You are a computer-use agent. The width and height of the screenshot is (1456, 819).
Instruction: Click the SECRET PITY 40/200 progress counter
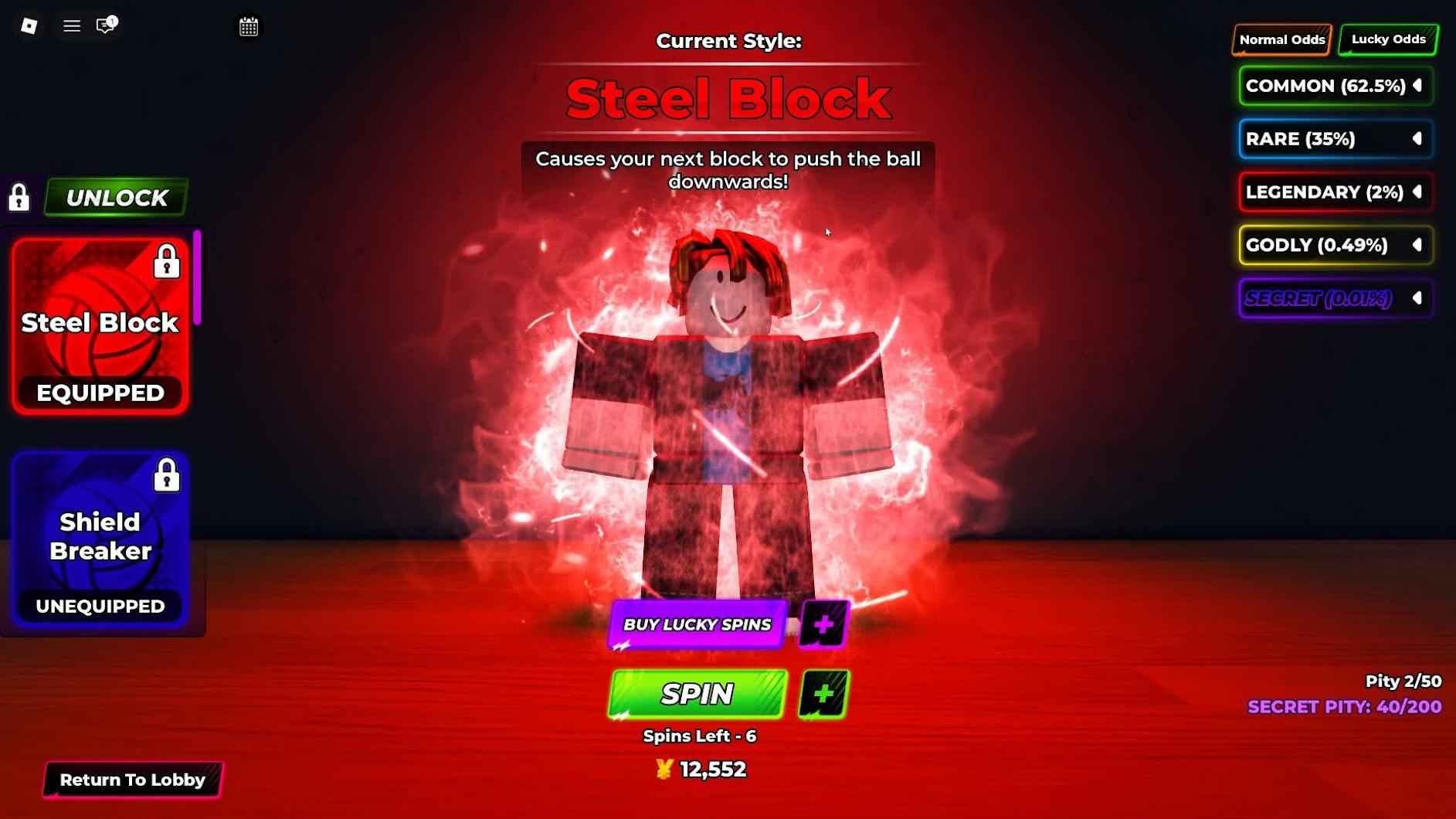tap(1344, 706)
